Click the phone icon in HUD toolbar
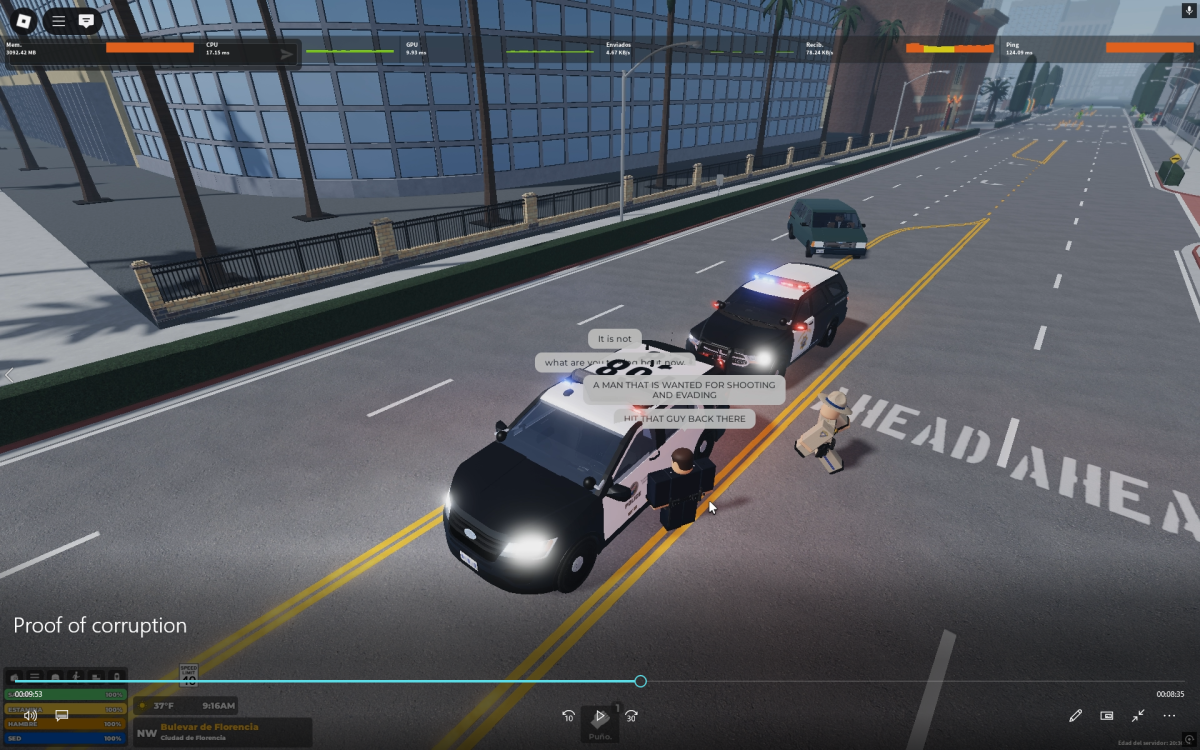Image resolution: width=1200 pixels, height=750 pixels. coord(116,677)
